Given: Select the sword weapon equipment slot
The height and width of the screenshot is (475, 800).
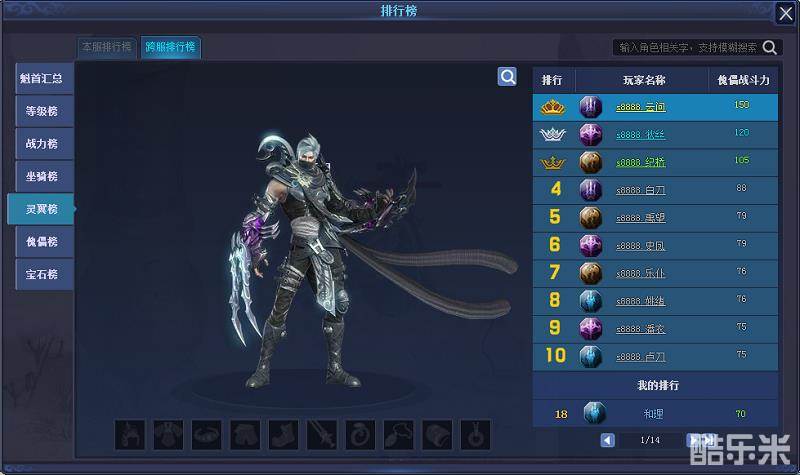Looking at the screenshot, I should point(320,434).
